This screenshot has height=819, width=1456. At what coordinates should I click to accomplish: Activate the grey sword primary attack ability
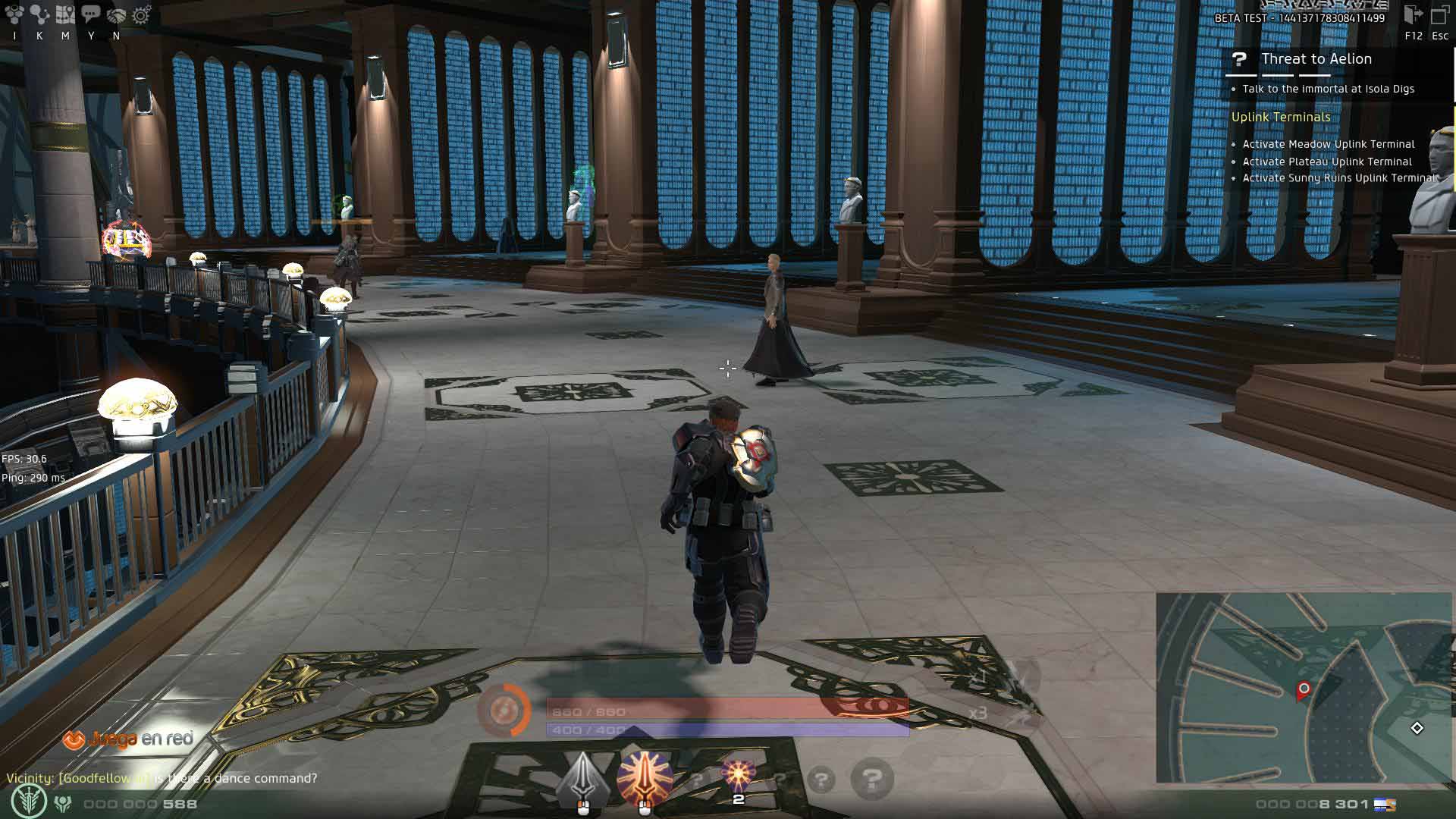(x=582, y=780)
